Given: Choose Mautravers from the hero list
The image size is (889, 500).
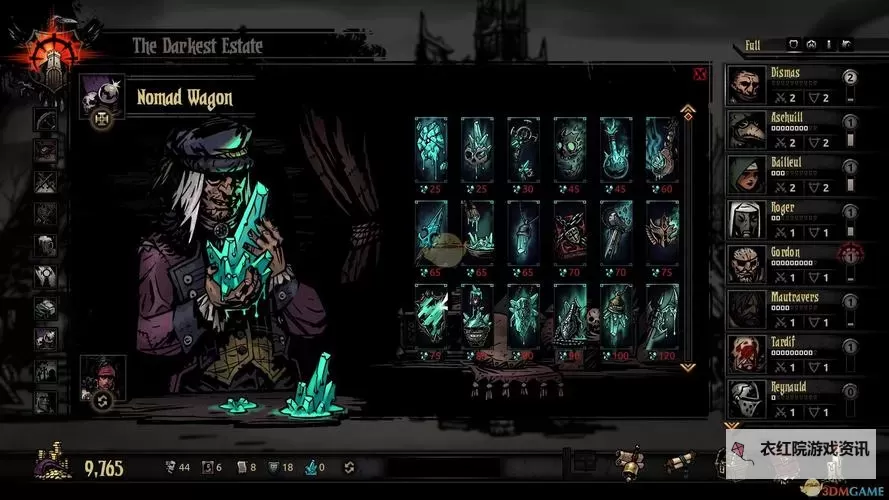Looking at the screenshot, I should click(x=790, y=311).
